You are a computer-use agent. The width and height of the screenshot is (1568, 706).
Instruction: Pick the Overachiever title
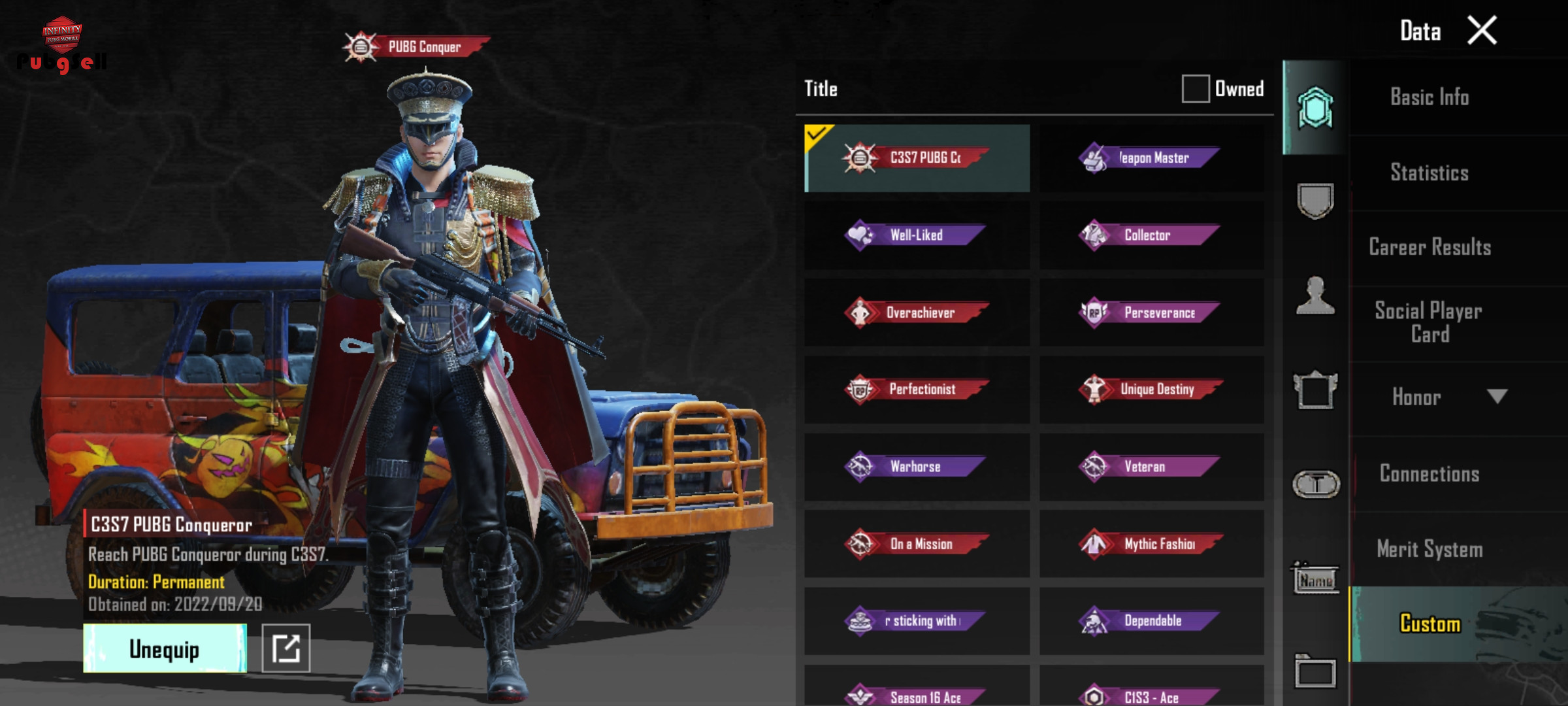click(917, 312)
